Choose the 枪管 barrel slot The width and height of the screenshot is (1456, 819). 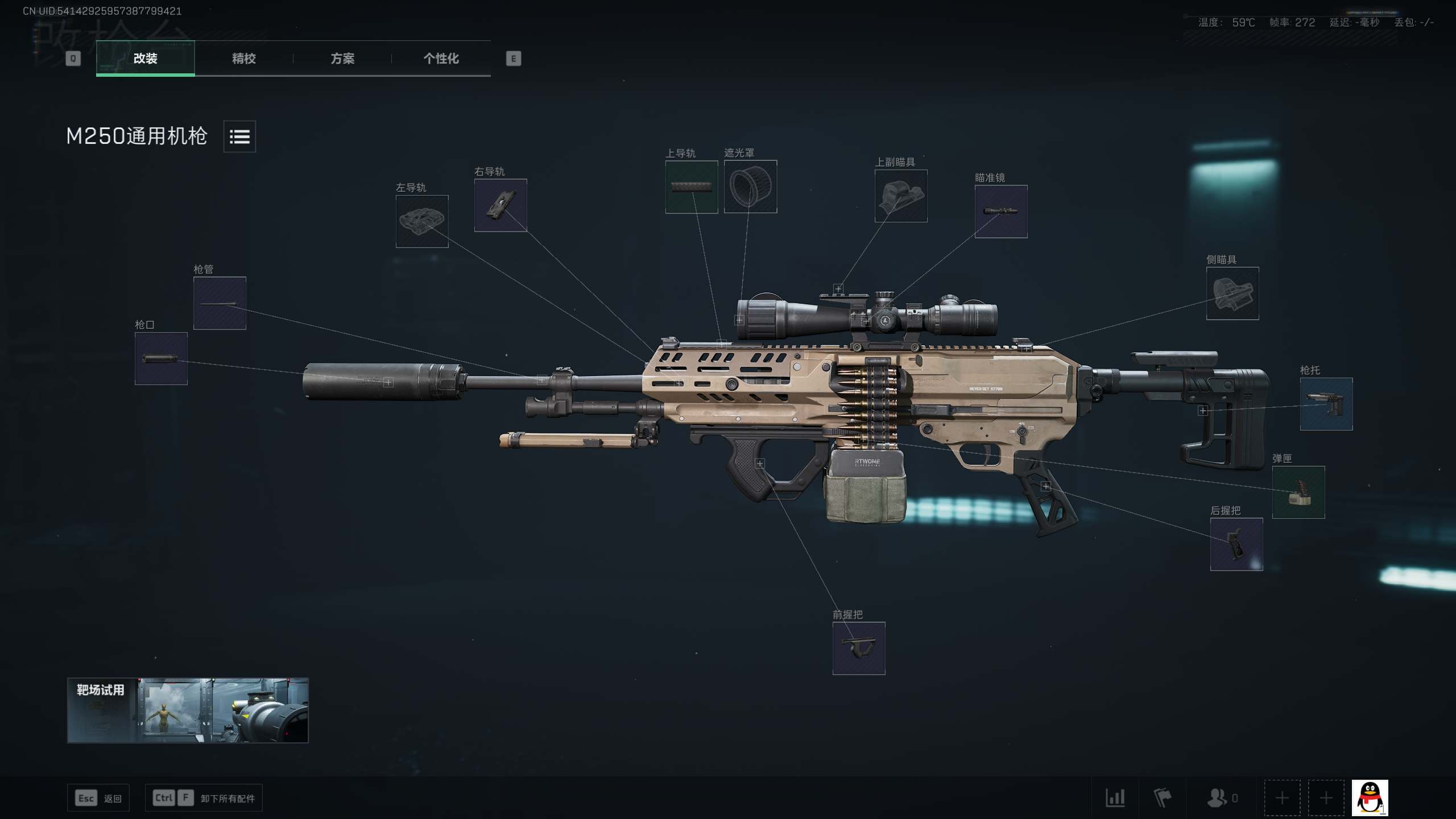pos(220,303)
